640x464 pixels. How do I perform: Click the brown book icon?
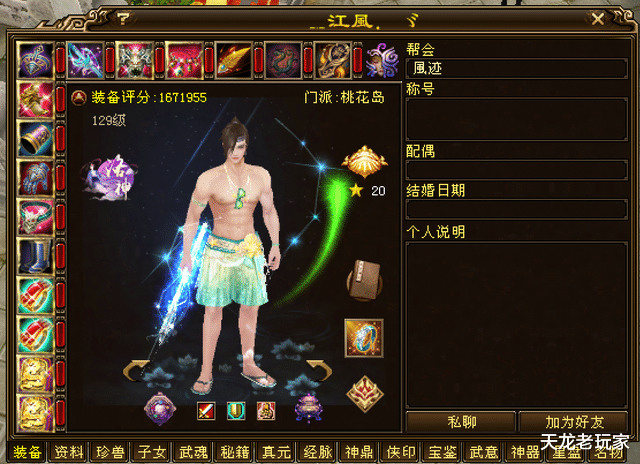(x=364, y=280)
